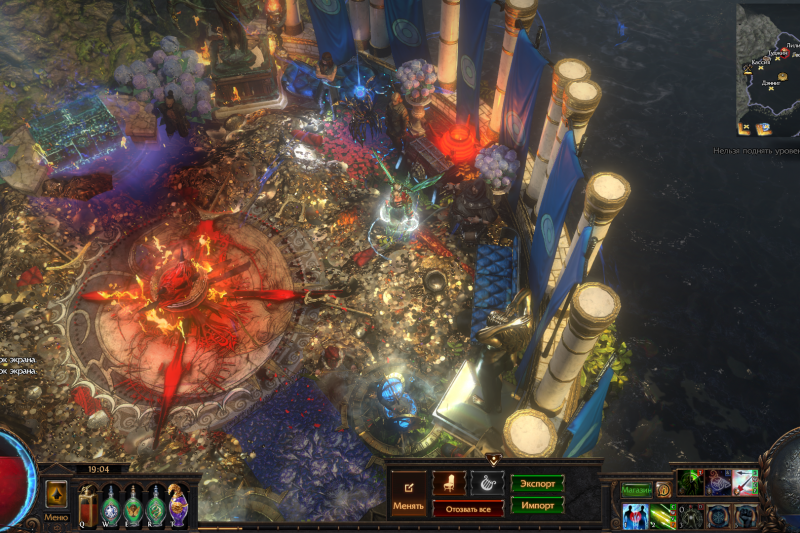Screen dimensions: 800x533
Task: Use the red life flask
Action: 88,505
